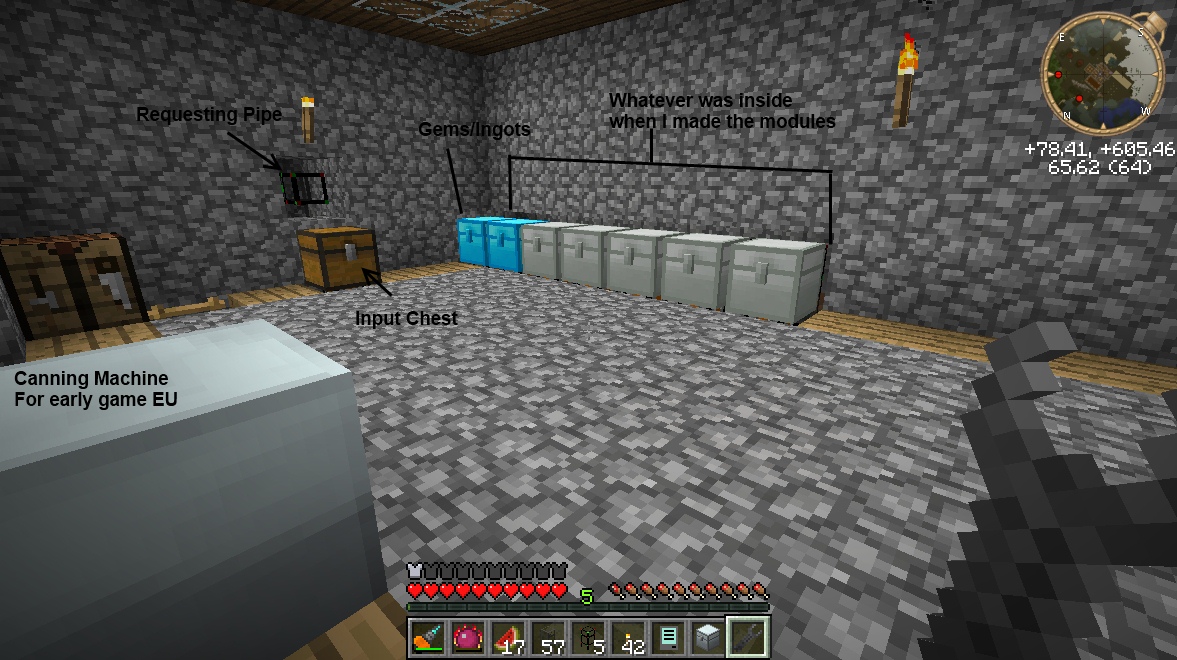1177x660 pixels.
Task: Select the hotbar stack of 57 blocks
Action: (x=547, y=637)
